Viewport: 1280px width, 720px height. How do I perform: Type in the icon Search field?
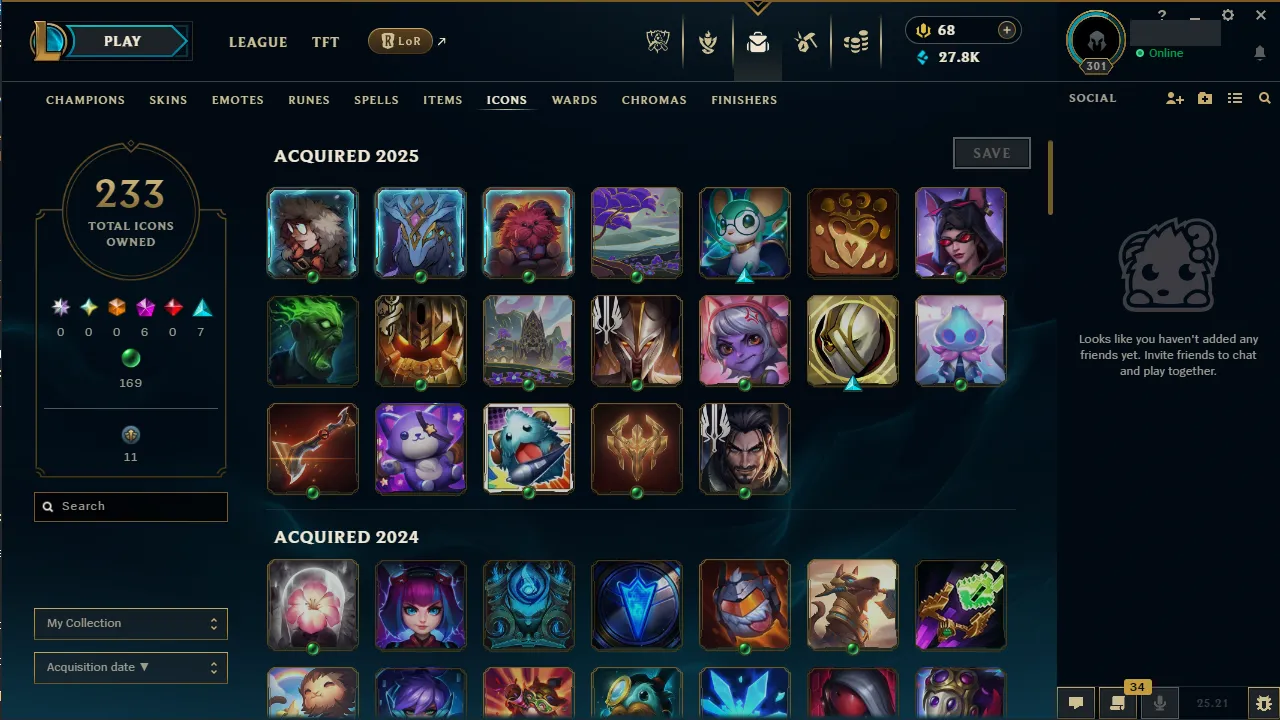tap(130, 507)
